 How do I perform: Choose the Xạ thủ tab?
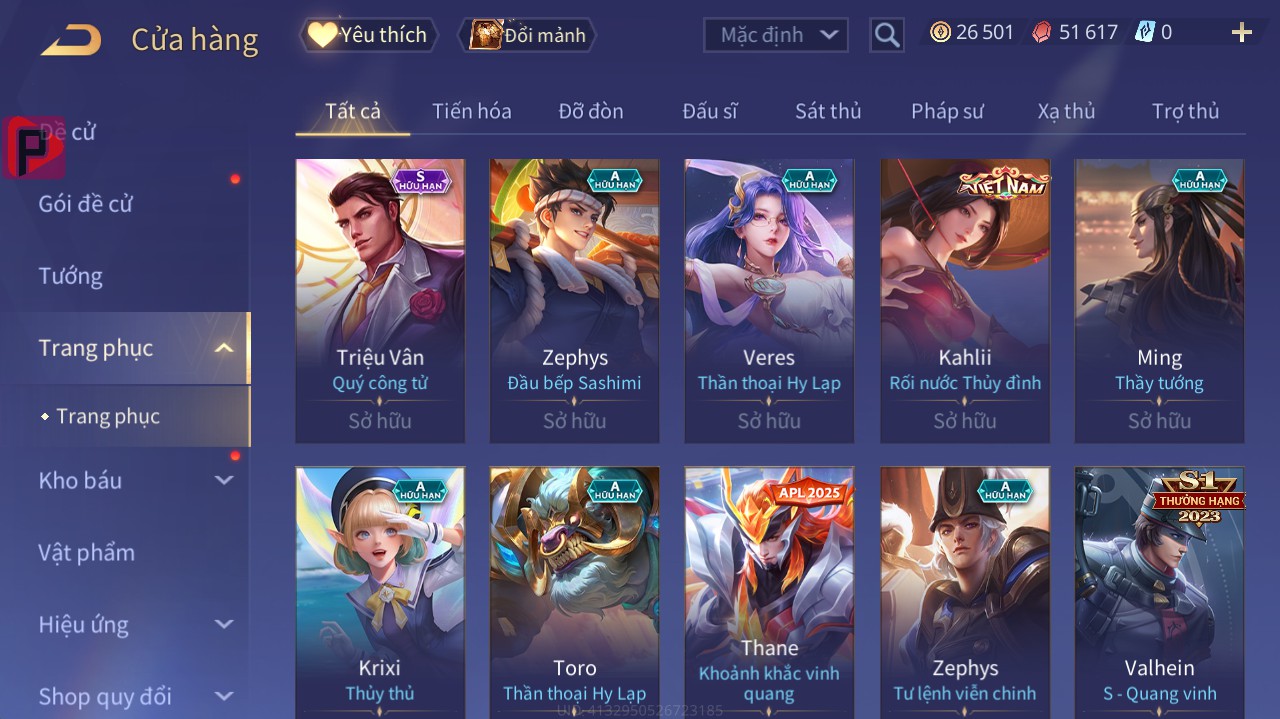1066,111
